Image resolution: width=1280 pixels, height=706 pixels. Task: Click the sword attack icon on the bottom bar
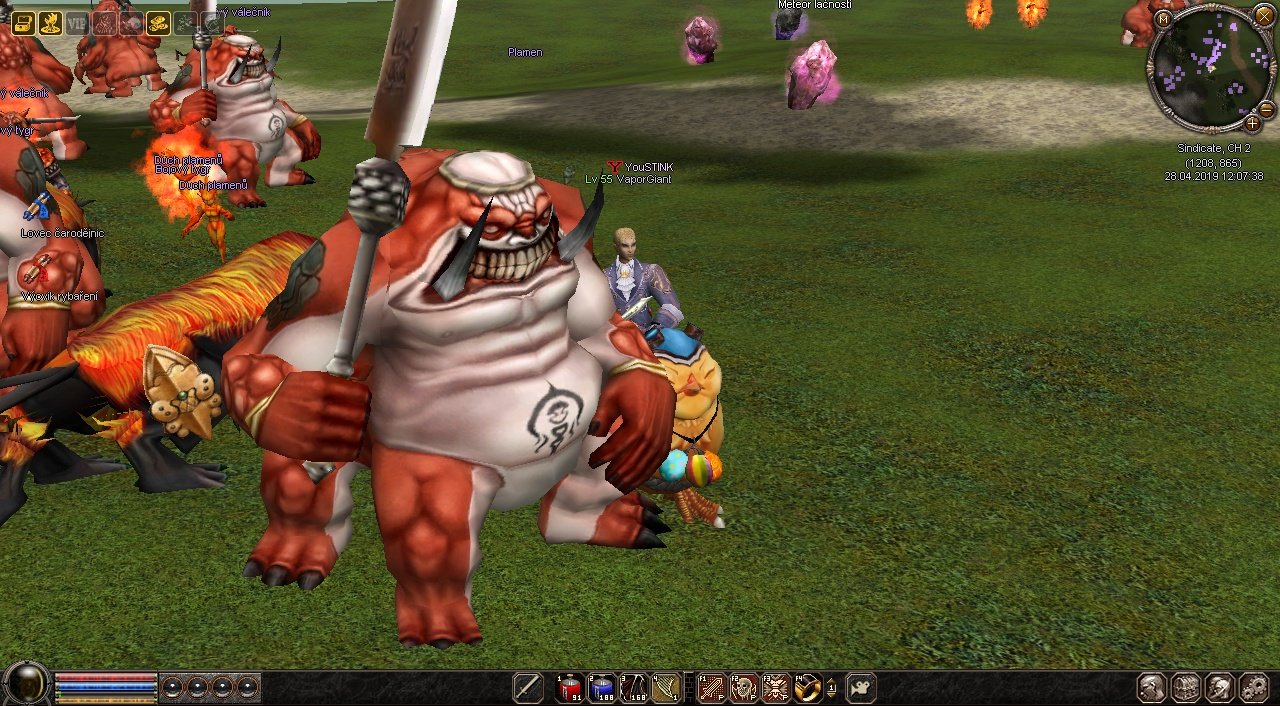click(528, 688)
